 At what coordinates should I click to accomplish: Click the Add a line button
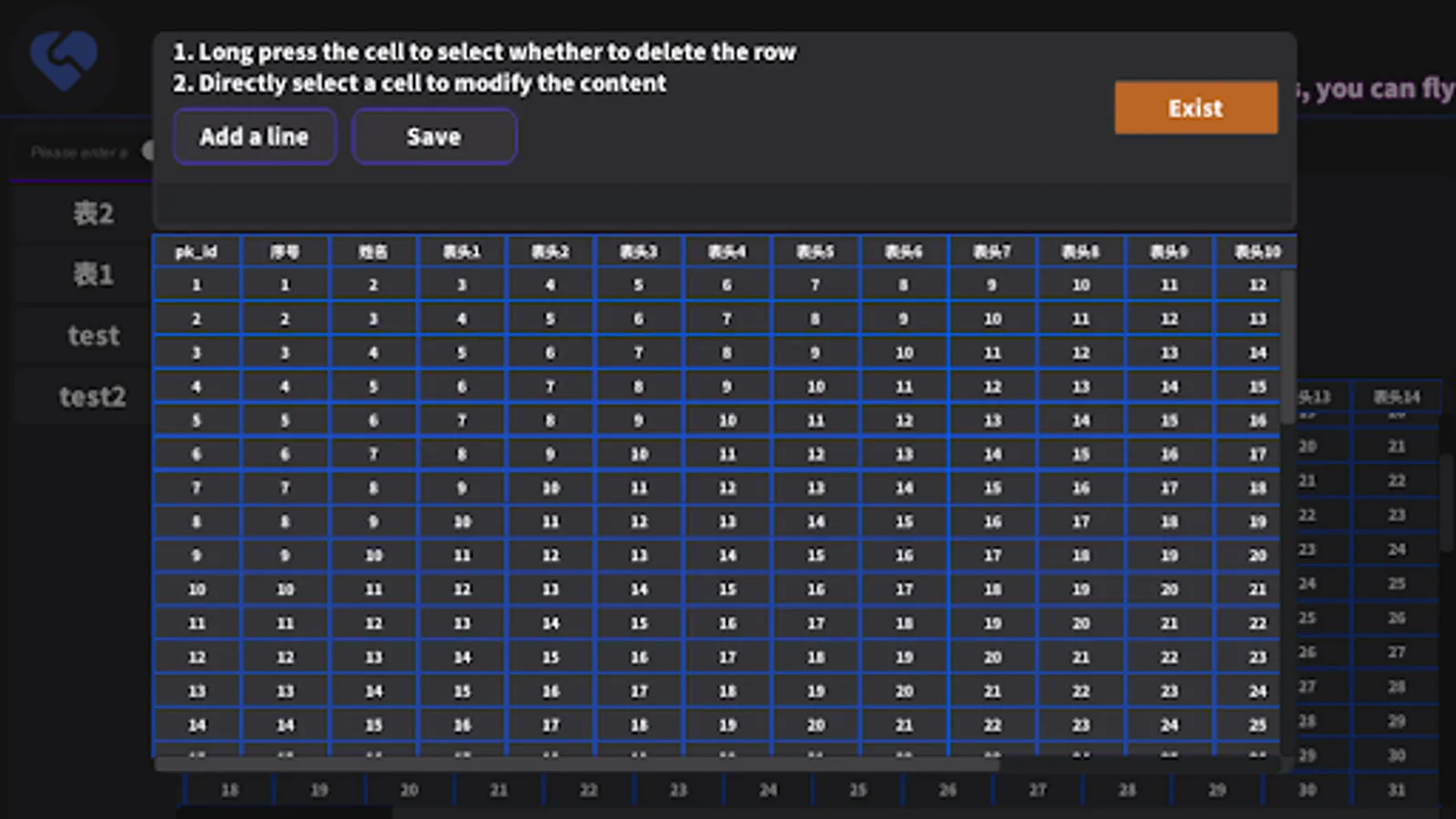255,136
